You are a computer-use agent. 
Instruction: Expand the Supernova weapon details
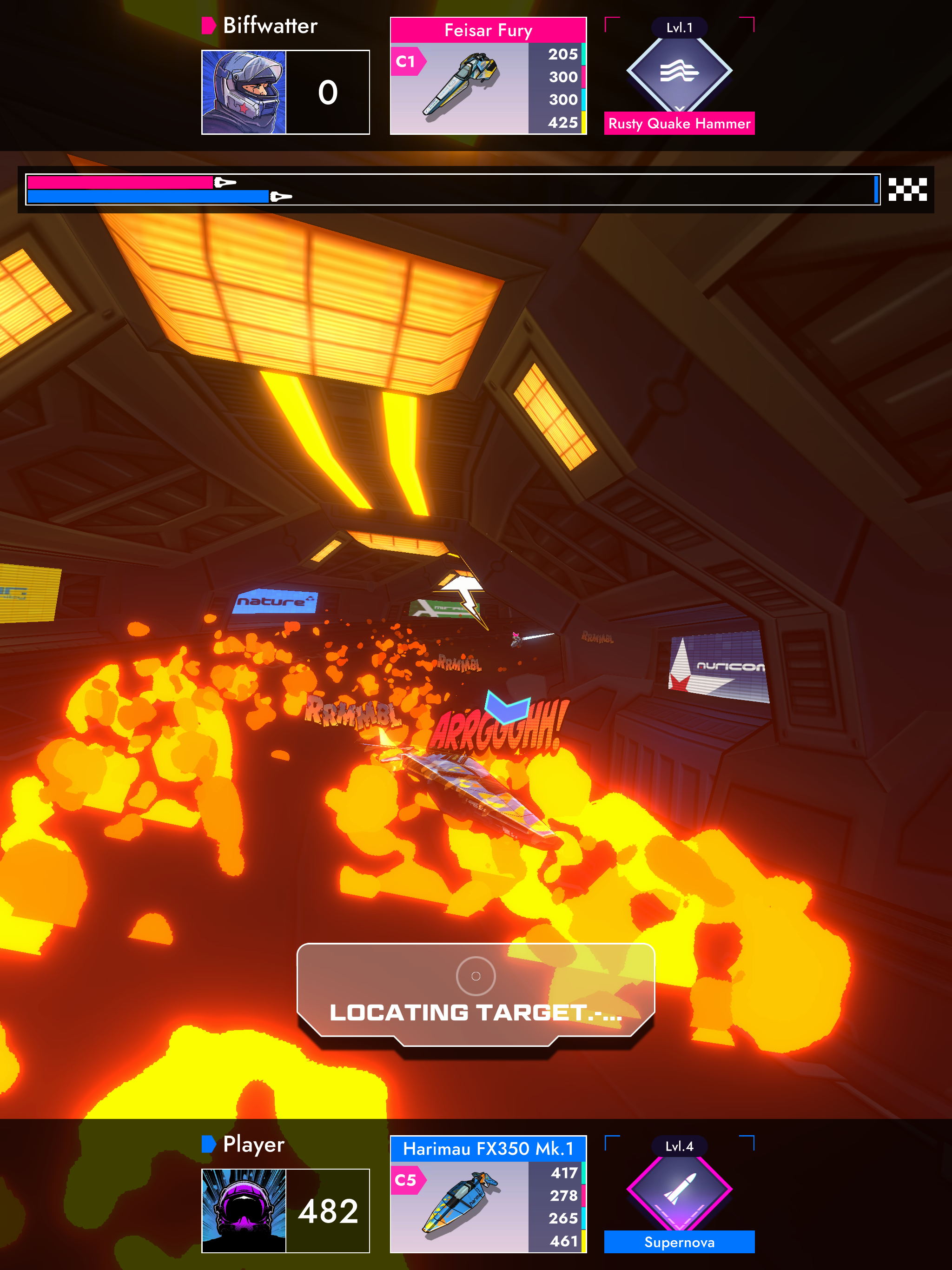(679, 1226)
